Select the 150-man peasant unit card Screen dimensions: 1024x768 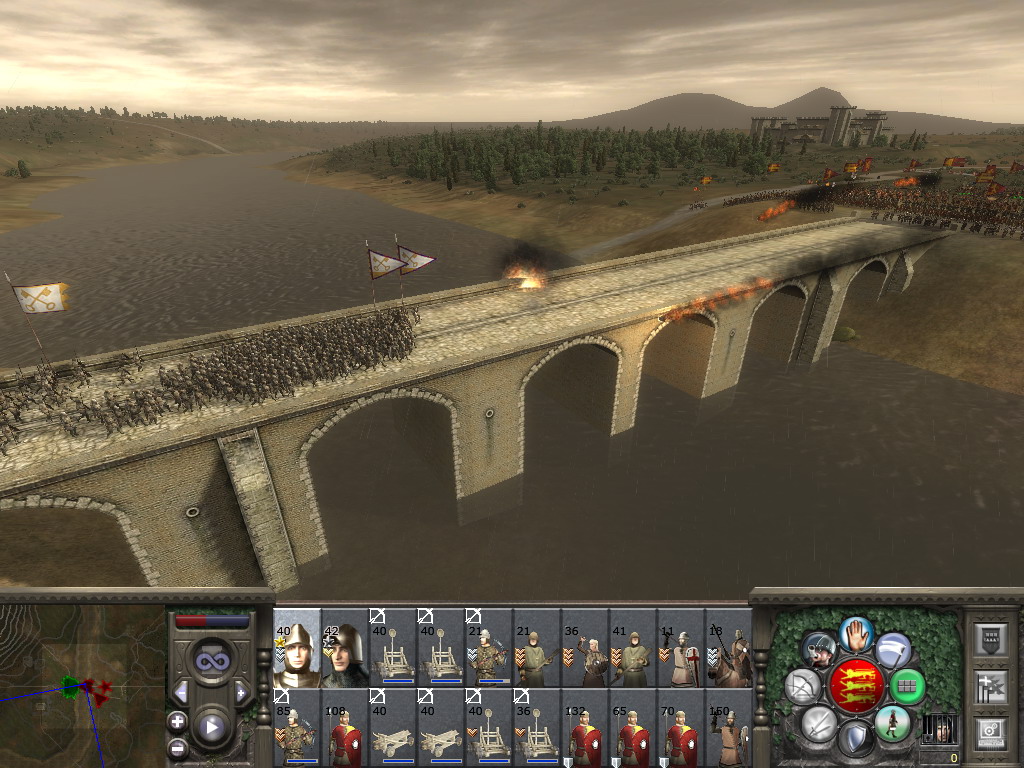pos(730,728)
